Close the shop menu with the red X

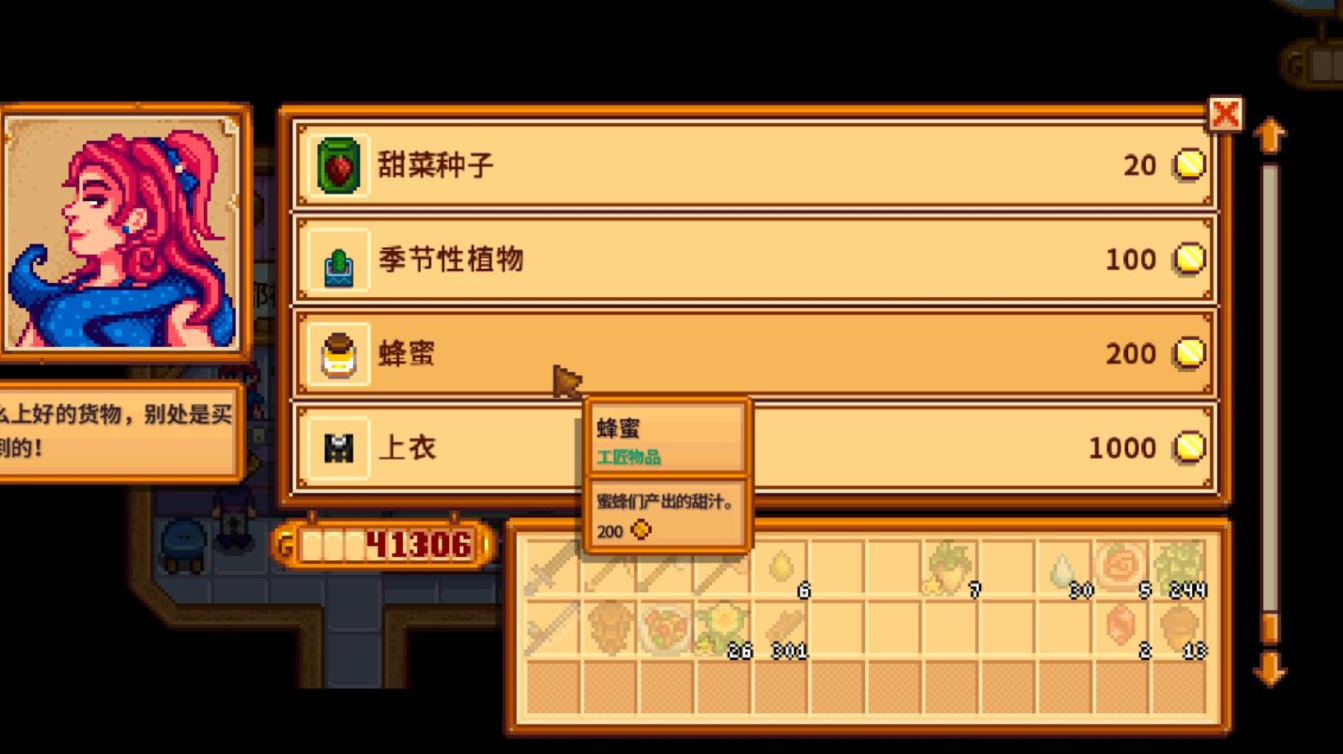click(1225, 115)
